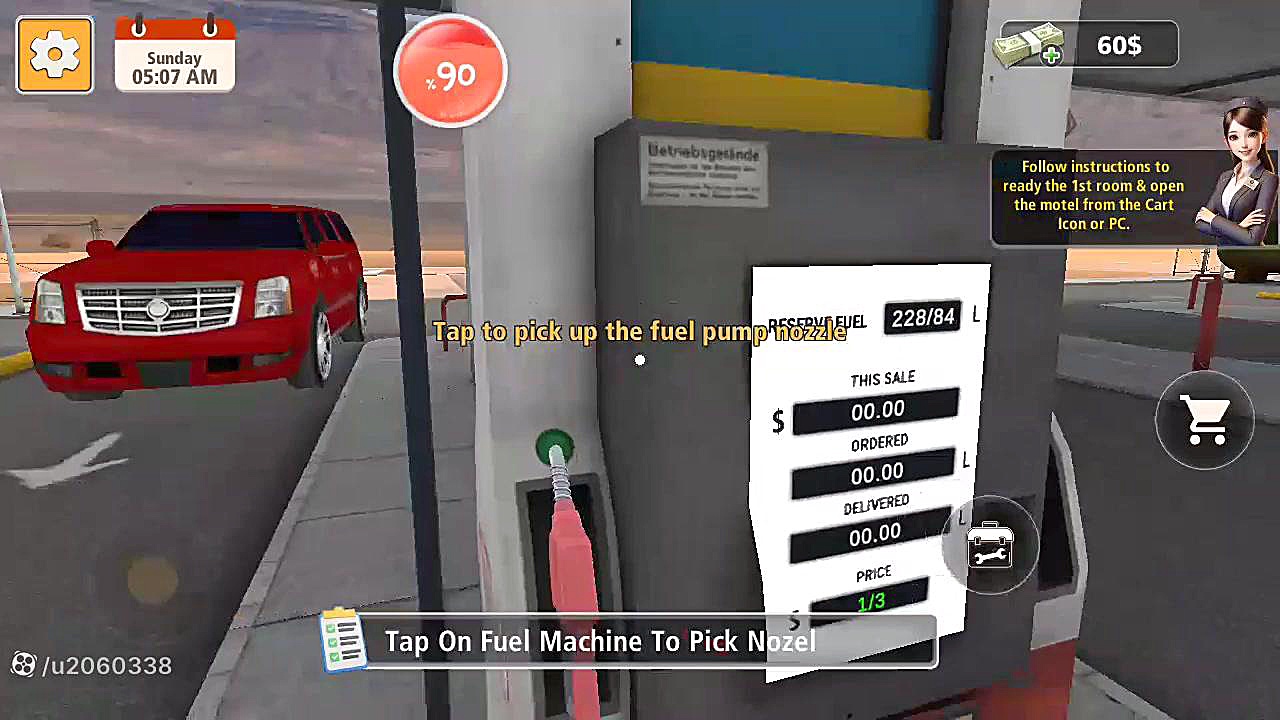Image resolution: width=1280 pixels, height=720 pixels.
Task: Open the shopping cart store
Action: click(1204, 422)
